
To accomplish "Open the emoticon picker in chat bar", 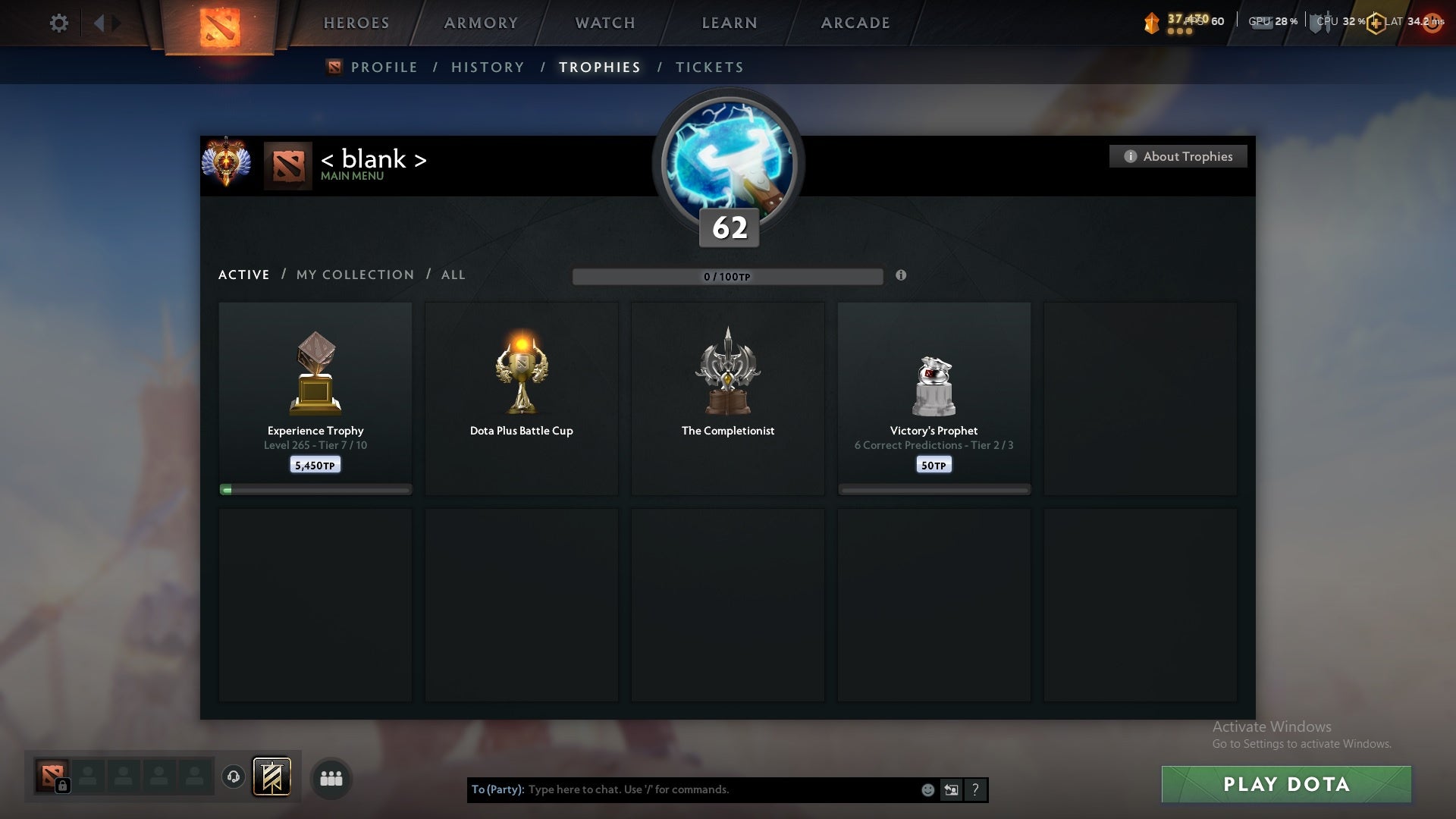I will coord(928,789).
